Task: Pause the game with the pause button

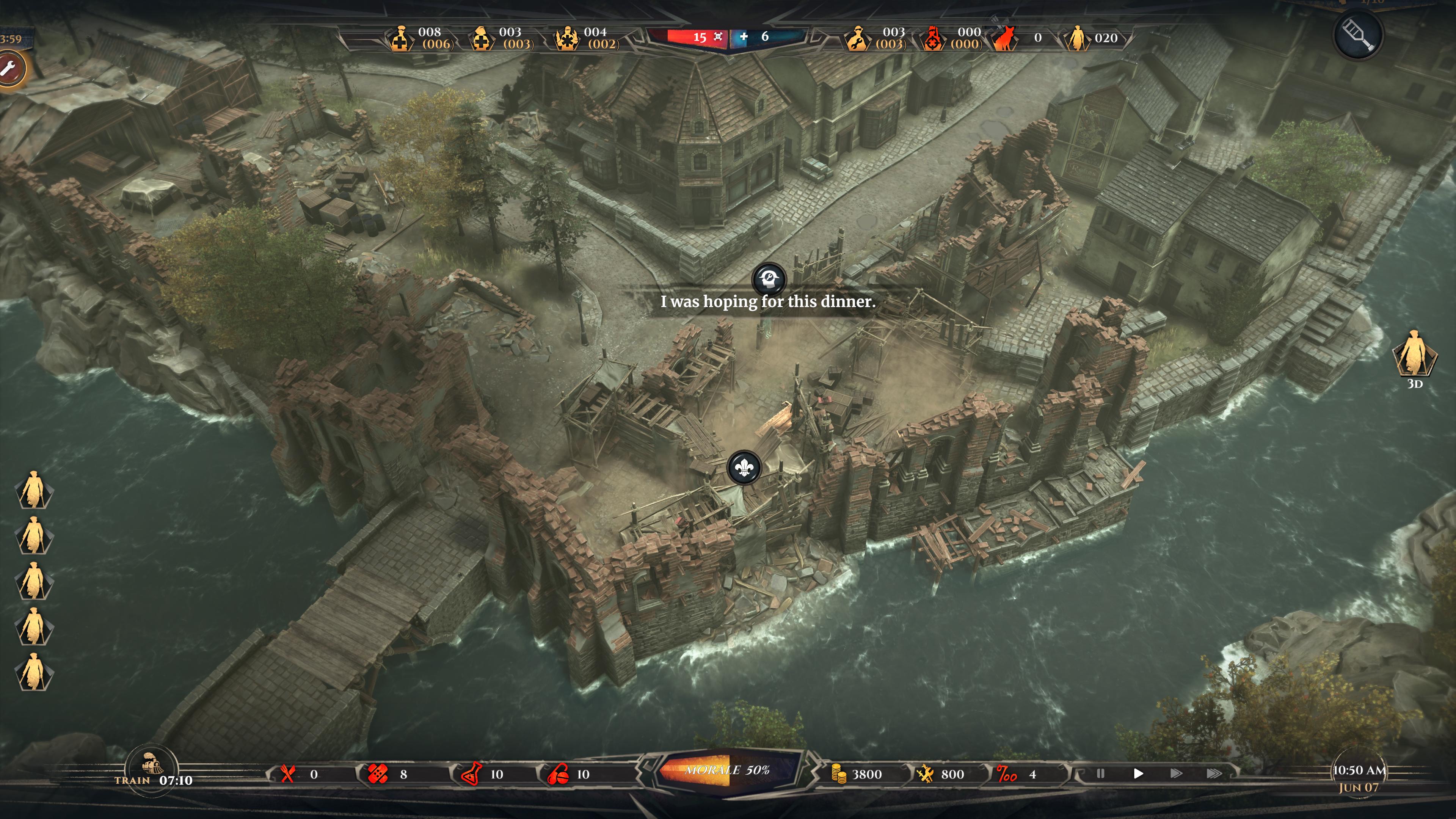Action: point(1100,773)
